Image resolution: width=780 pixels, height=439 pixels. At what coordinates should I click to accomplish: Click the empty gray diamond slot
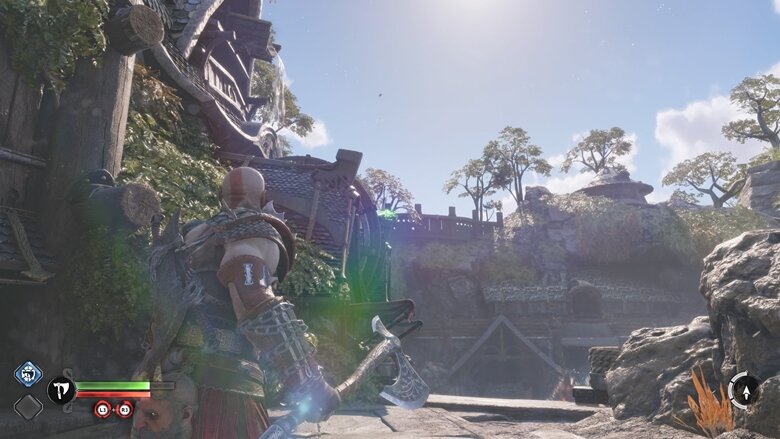point(28,406)
